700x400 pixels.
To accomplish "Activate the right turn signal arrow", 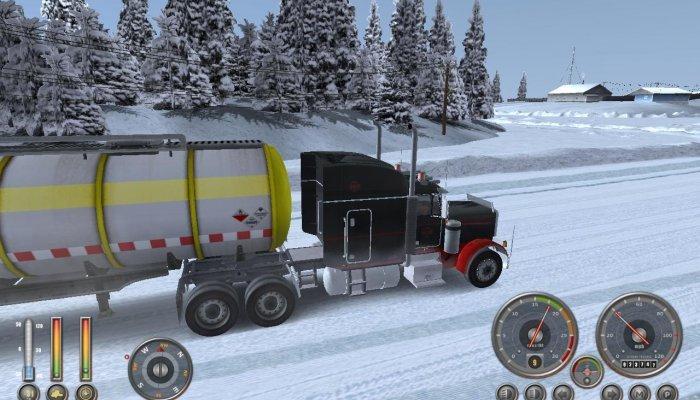I will coord(611,392).
